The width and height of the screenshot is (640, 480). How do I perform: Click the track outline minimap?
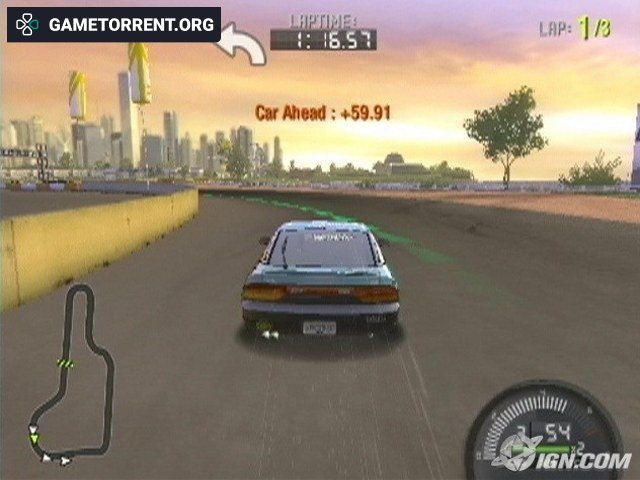[72, 375]
